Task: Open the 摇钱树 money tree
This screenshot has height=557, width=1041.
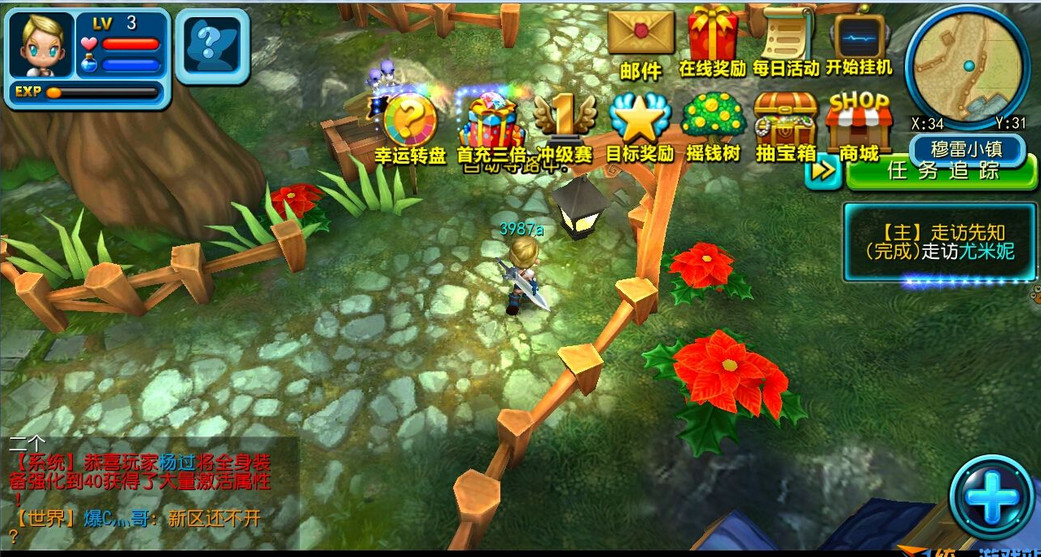Action: pyautogui.click(x=714, y=126)
